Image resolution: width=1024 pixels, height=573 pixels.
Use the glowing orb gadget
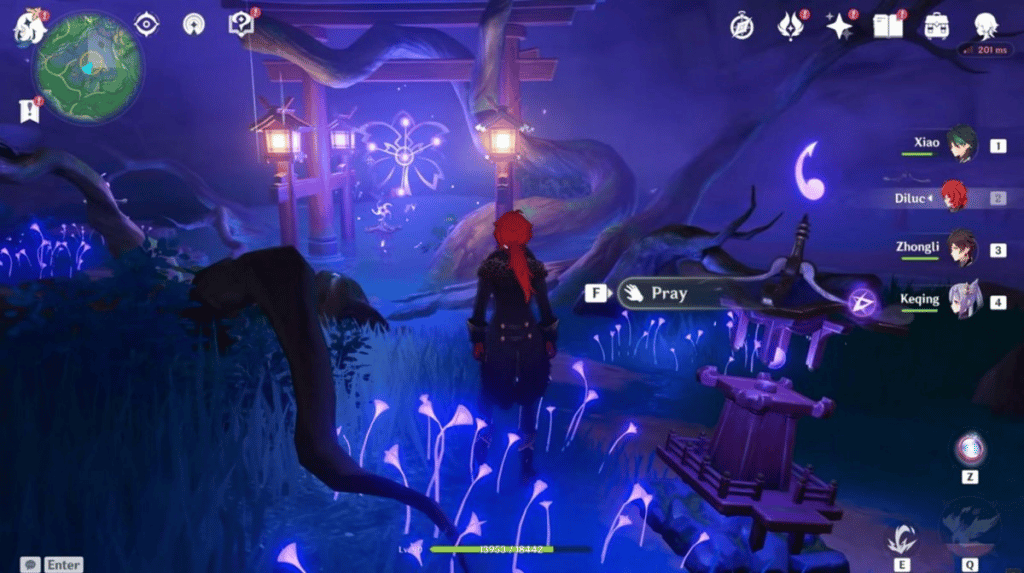pyautogui.click(x=969, y=450)
